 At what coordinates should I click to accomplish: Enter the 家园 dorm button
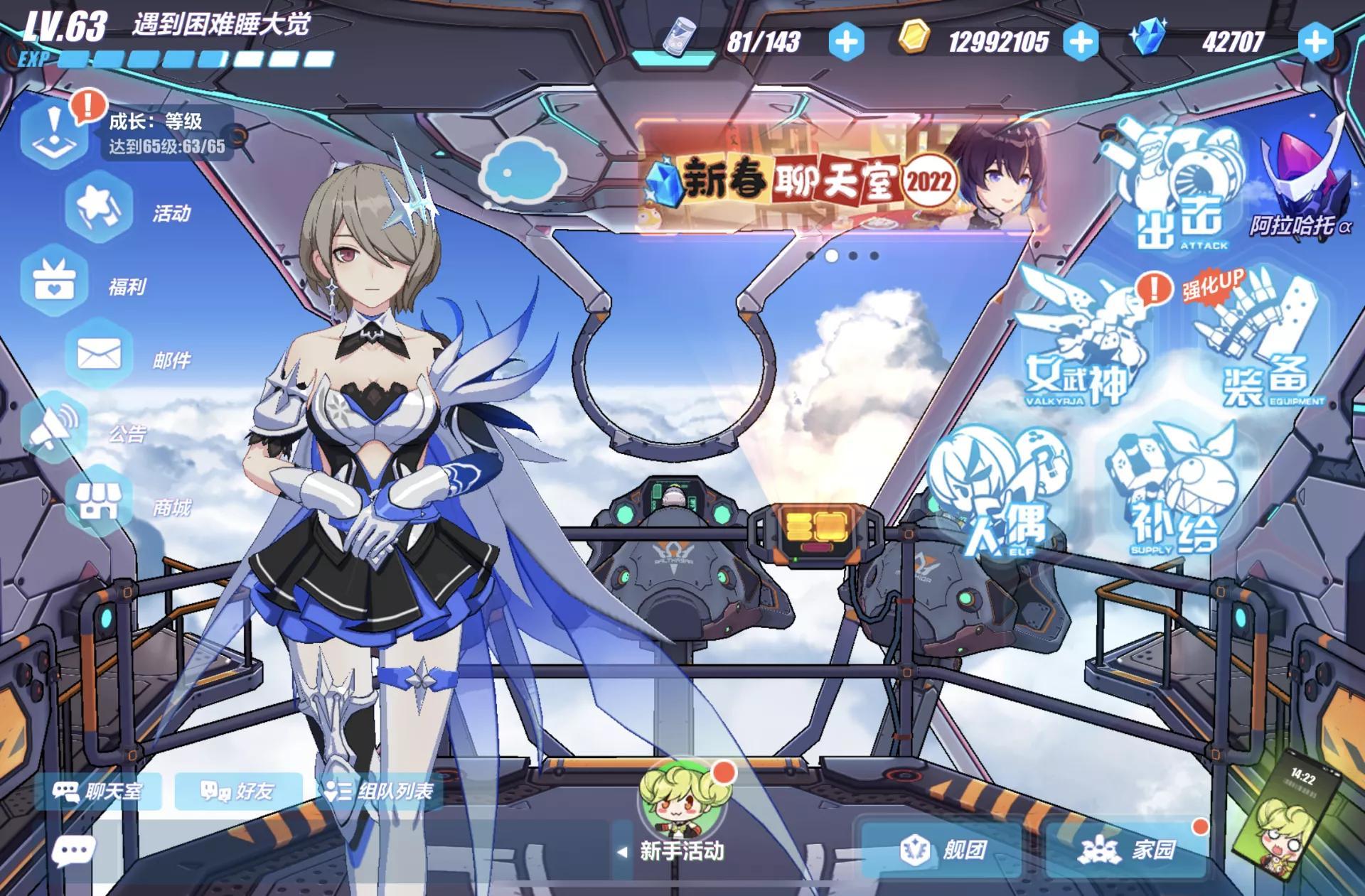[1128, 849]
